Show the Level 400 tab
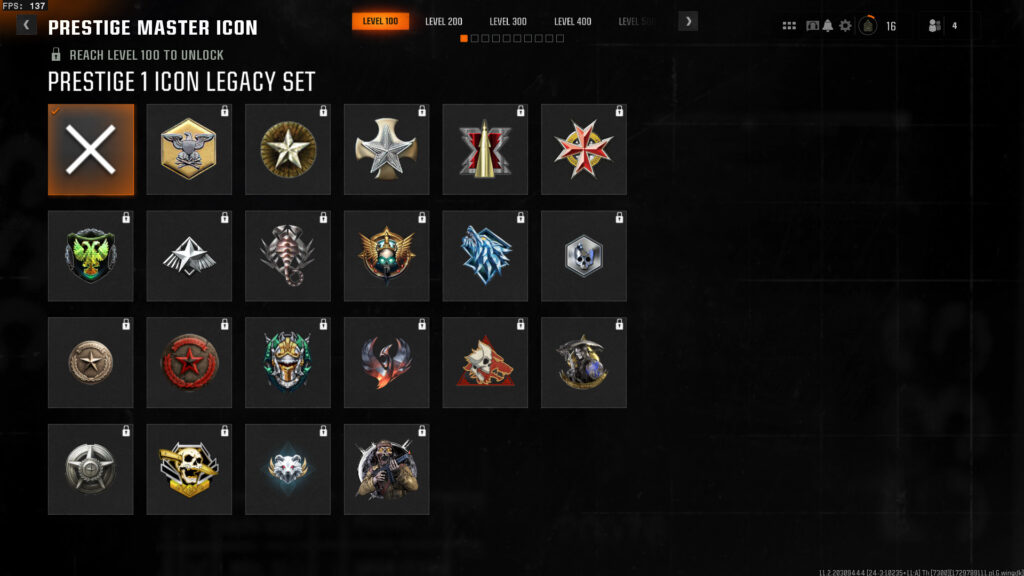This screenshot has height=576, width=1024. [572, 21]
